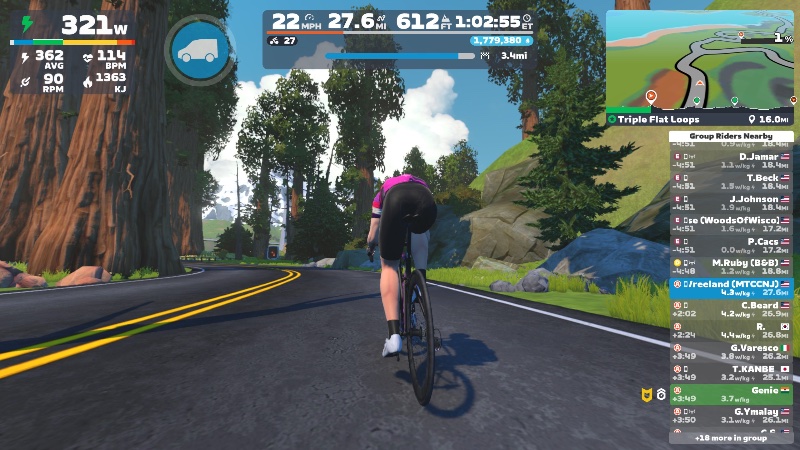Select rider G.Varesco row
Screen dimensions: 800x450
[731, 351]
